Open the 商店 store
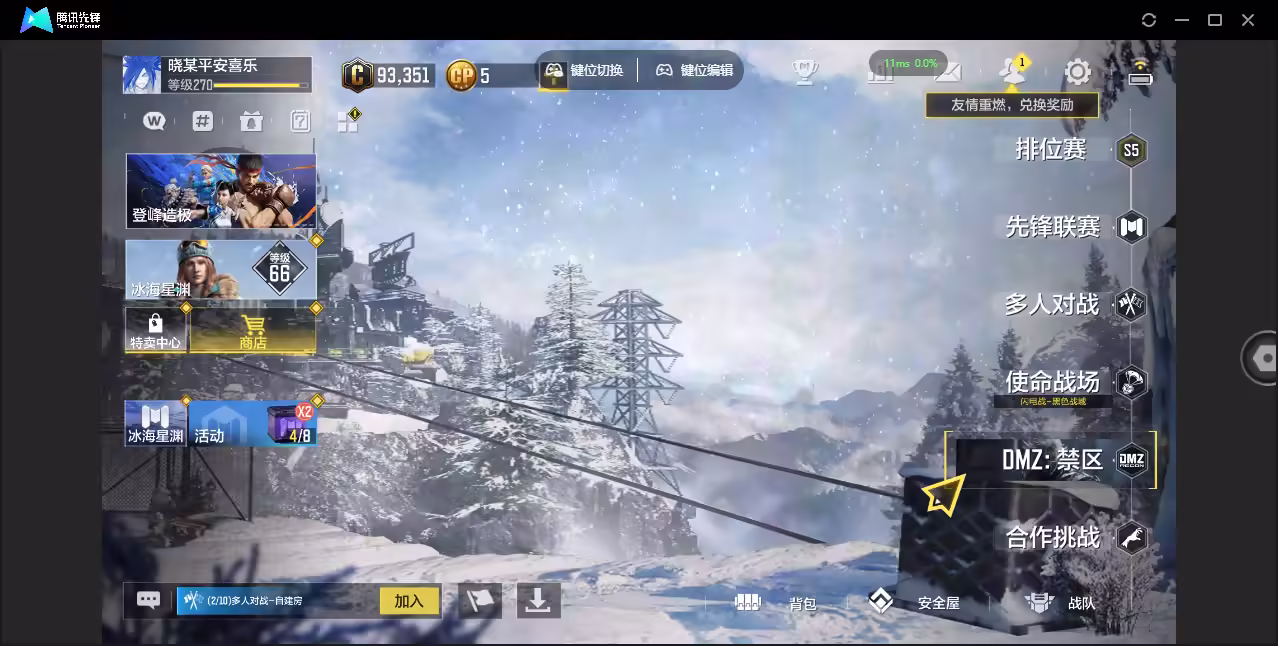 (253, 331)
